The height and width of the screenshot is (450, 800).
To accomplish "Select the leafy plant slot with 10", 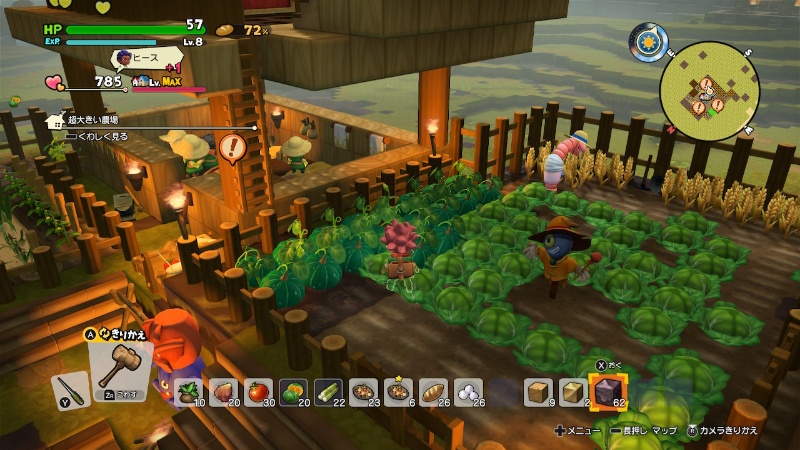I will [189, 393].
